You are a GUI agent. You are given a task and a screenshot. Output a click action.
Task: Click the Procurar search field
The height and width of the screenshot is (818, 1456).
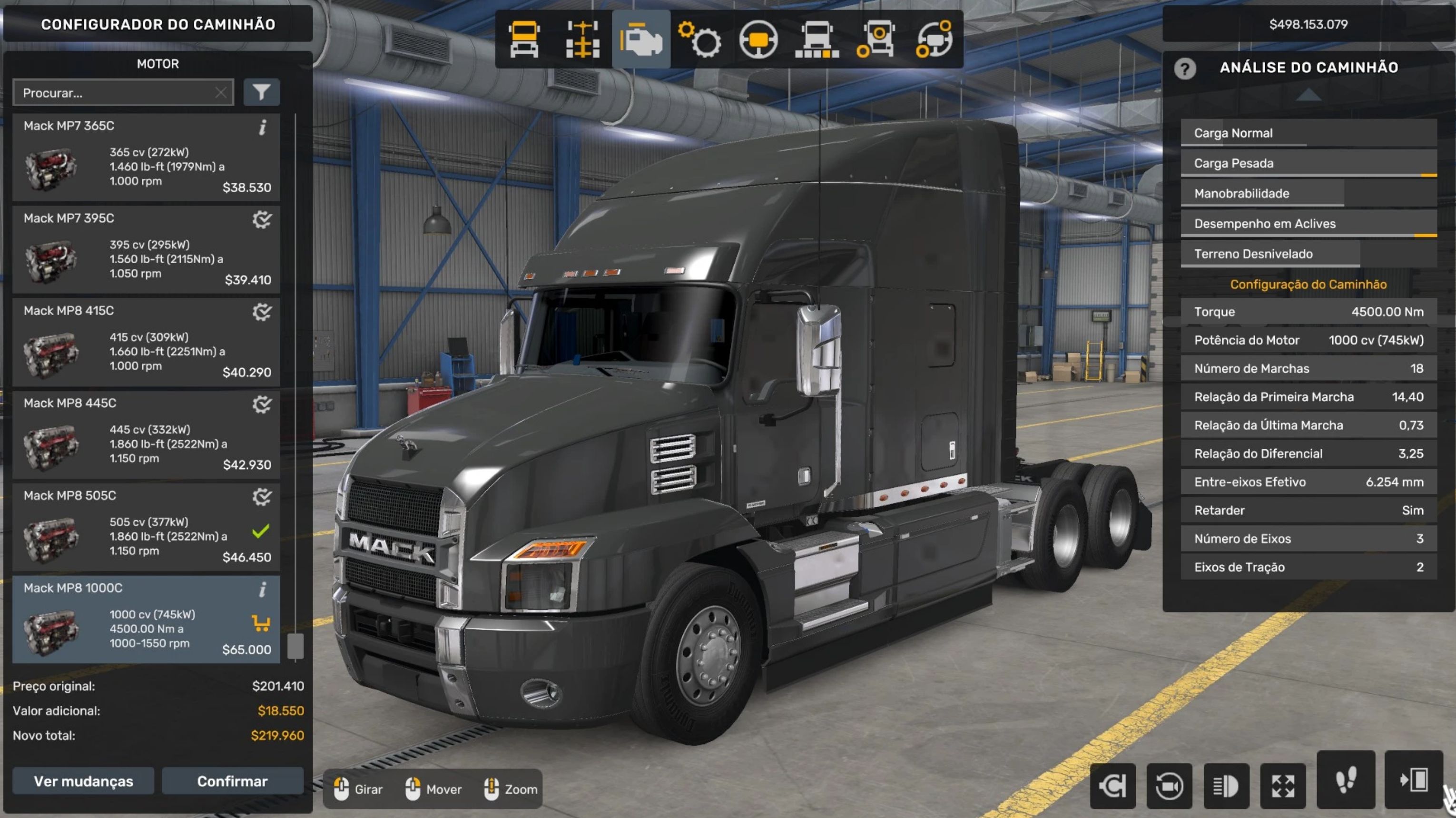click(x=116, y=93)
